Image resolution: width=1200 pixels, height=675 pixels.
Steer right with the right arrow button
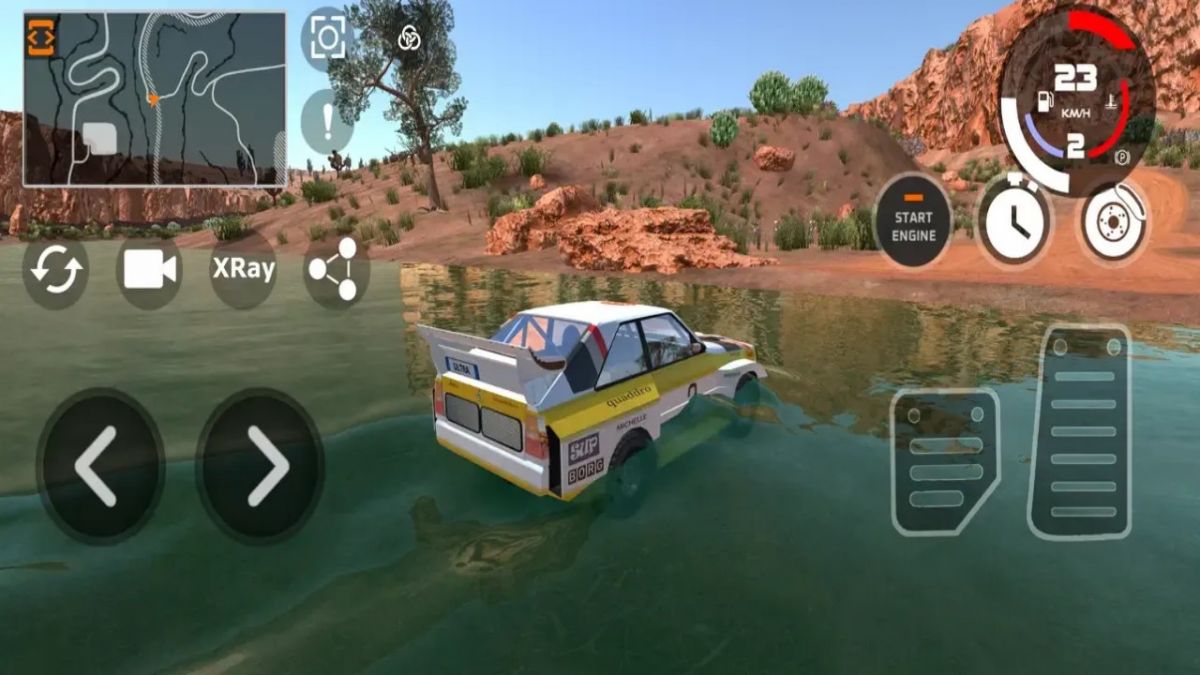click(x=259, y=465)
